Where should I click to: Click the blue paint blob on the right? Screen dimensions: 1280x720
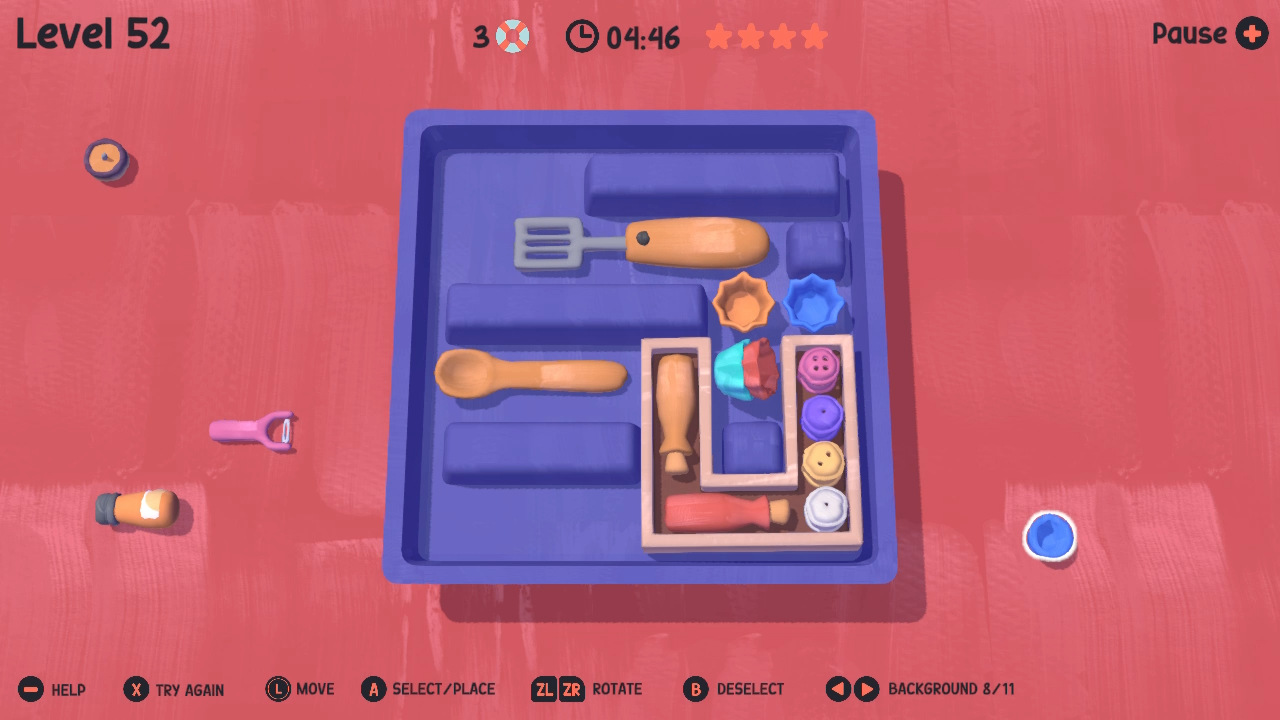tap(1048, 536)
